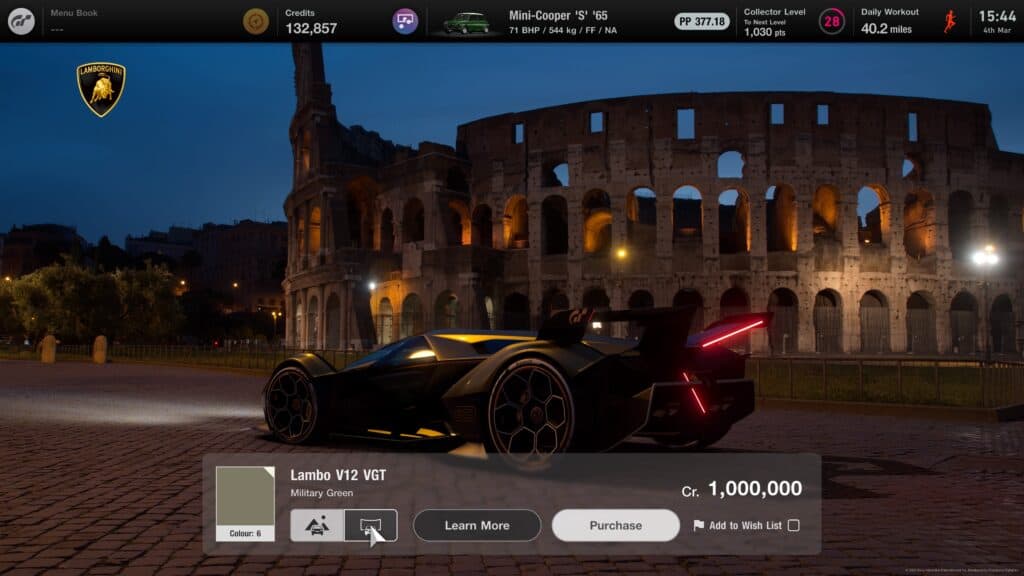The image size is (1024, 576).
Task: Switch to the interior cockpit view
Action: [370, 525]
